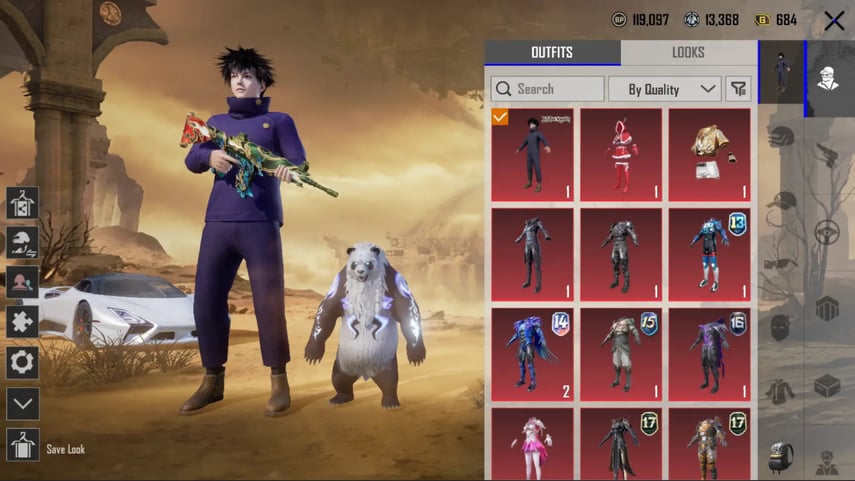Viewport: 855px width, 481px height.
Task: Choose the red Santa outfit
Action: (621, 154)
